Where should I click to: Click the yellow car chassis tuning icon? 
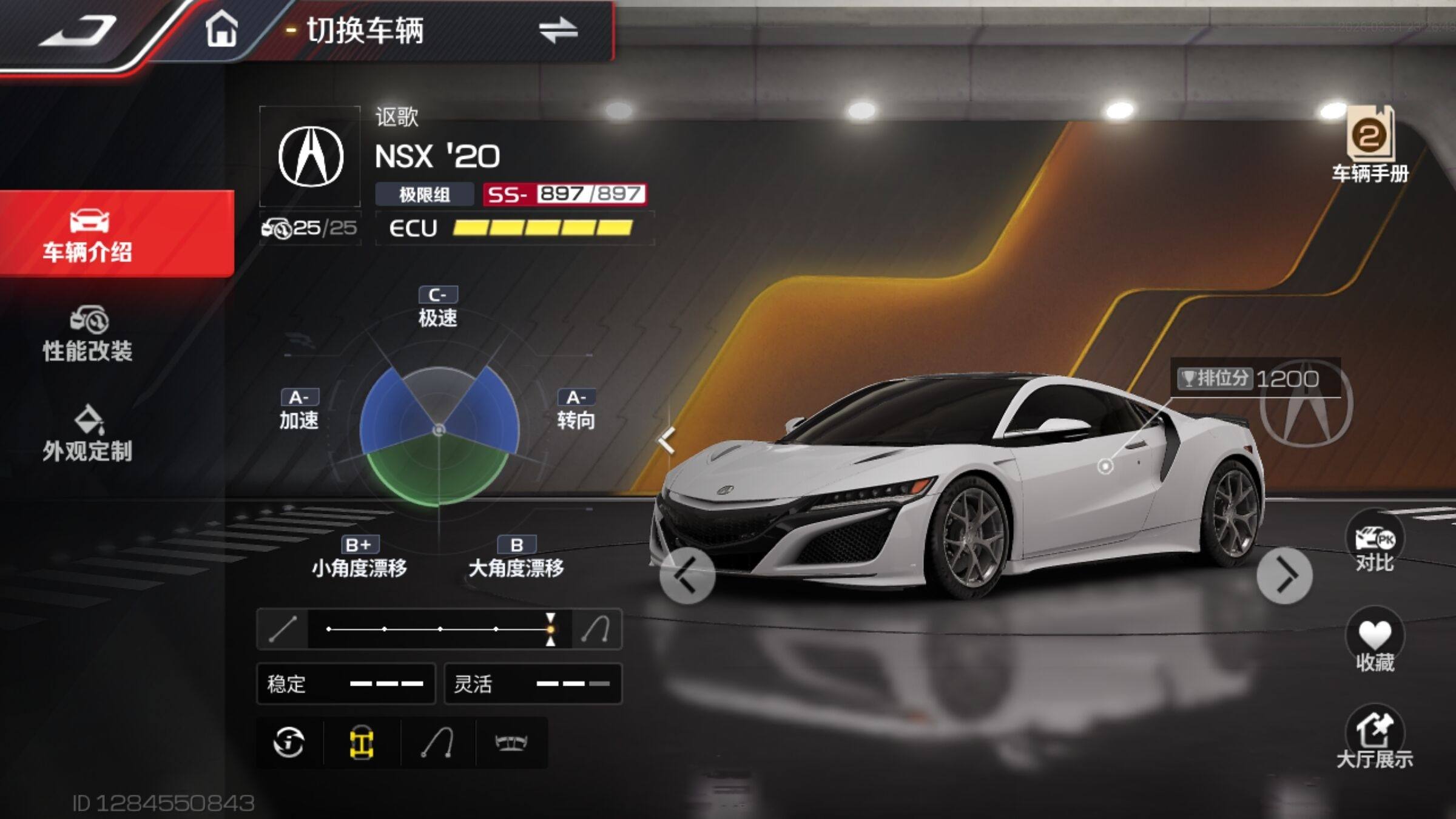click(362, 743)
